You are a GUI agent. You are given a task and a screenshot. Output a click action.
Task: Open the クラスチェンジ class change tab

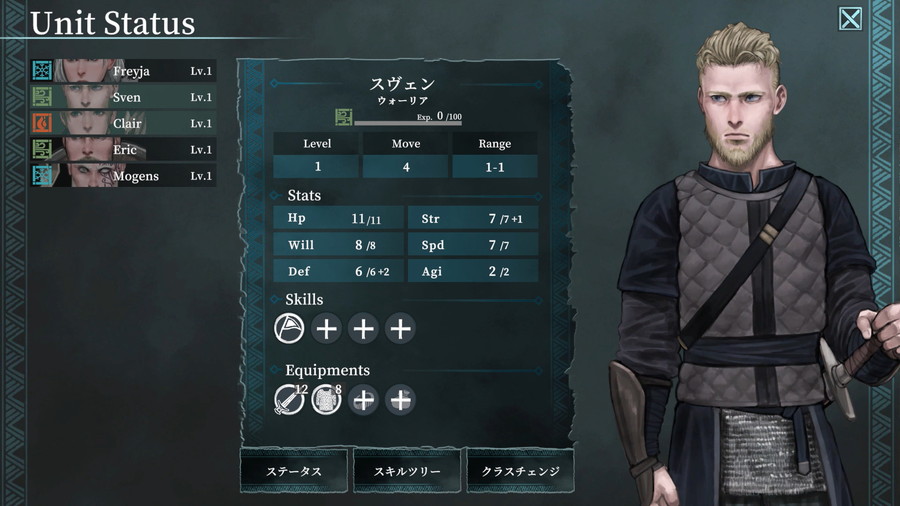pos(520,471)
